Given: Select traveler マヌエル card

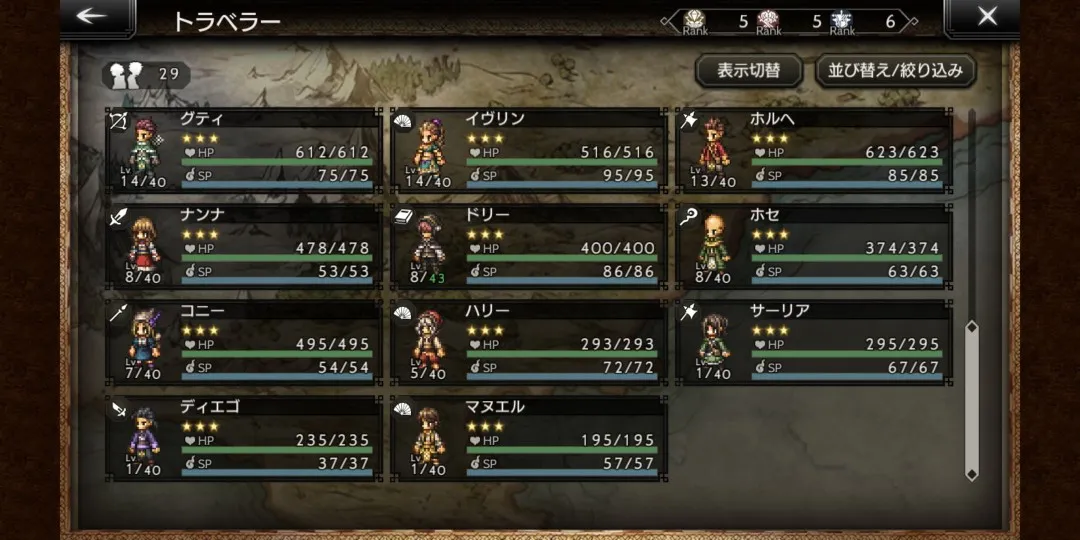Looking at the screenshot, I should [x=528, y=439].
